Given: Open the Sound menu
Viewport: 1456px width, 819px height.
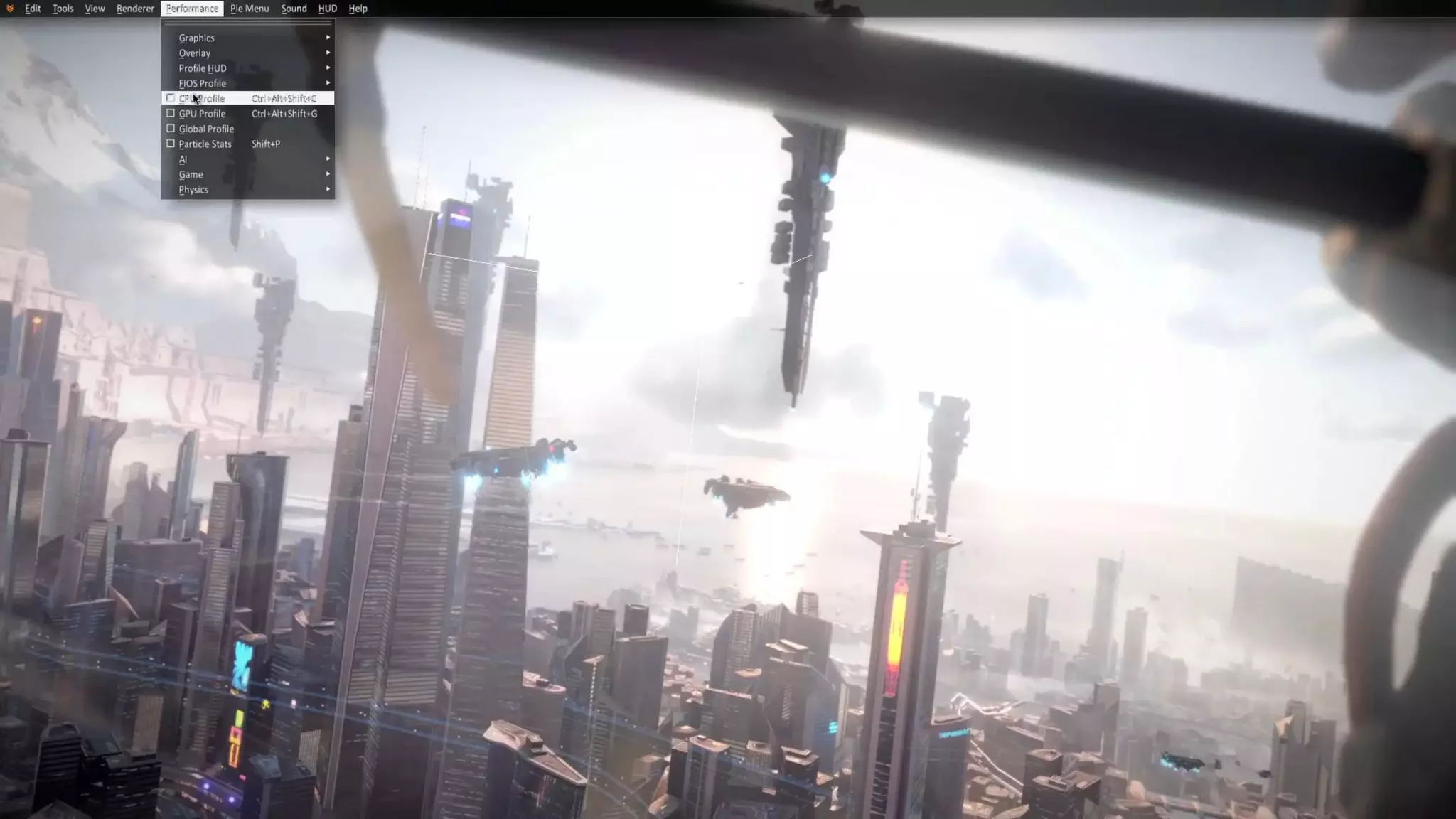Looking at the screenshot, I should pyautogui.click(x=294, y=9).
